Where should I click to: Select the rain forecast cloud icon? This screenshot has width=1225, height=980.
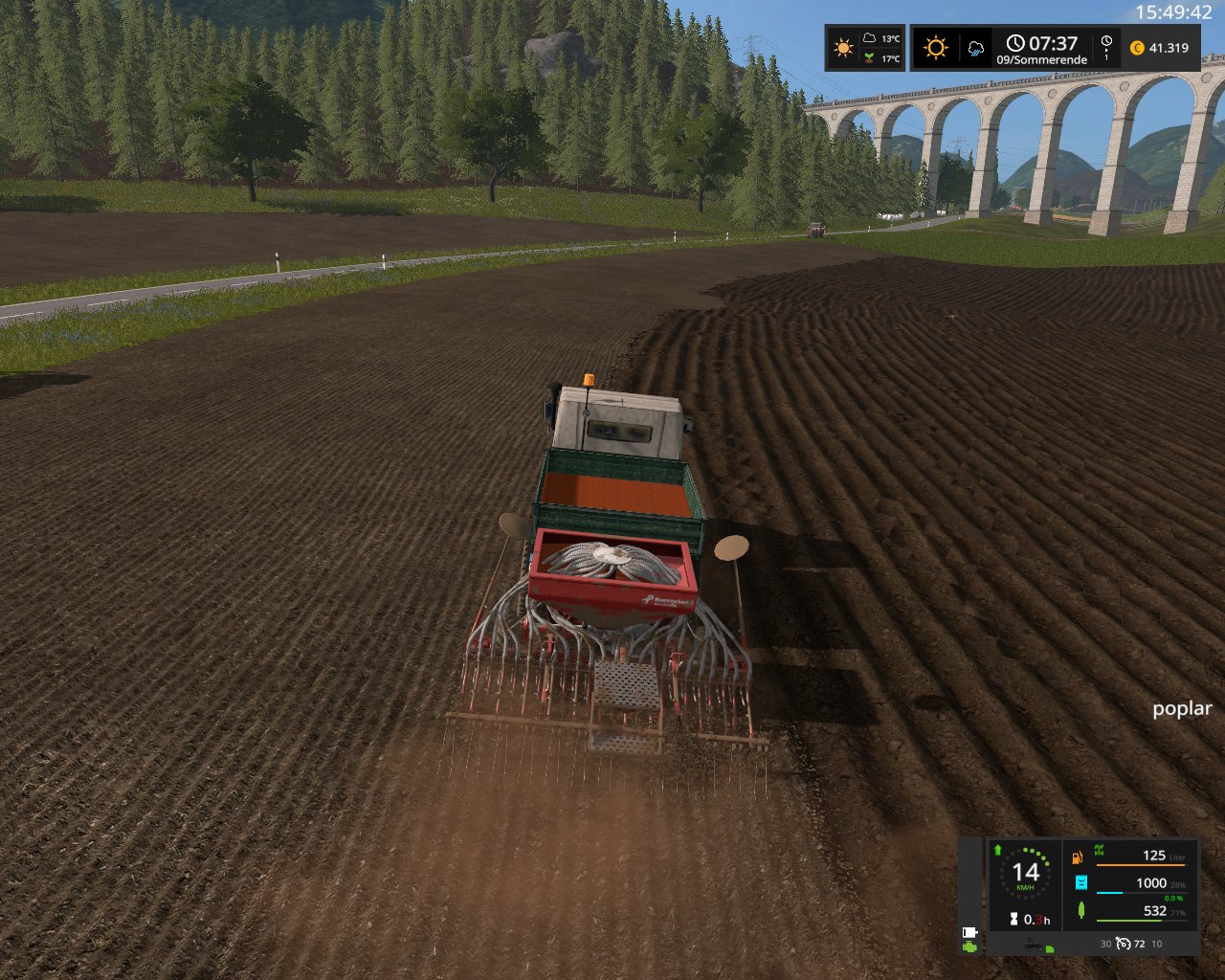[975, 48]
